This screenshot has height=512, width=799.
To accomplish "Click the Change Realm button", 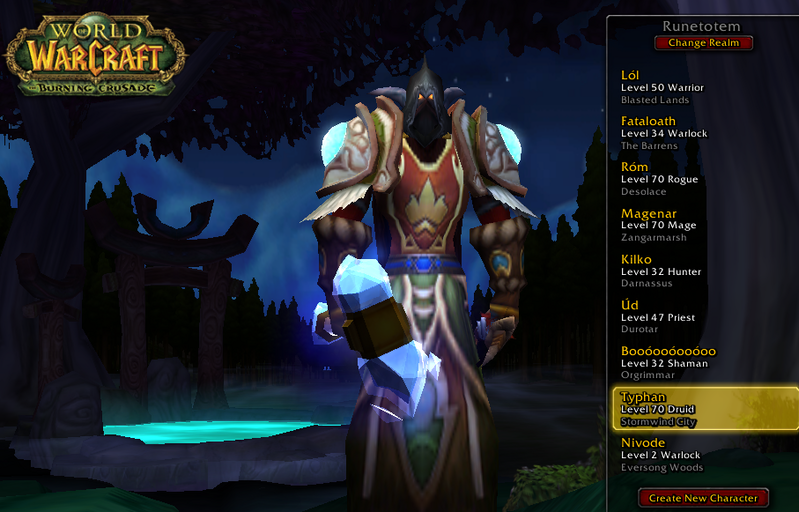I will pyautogui.click(x=703, y=43).
